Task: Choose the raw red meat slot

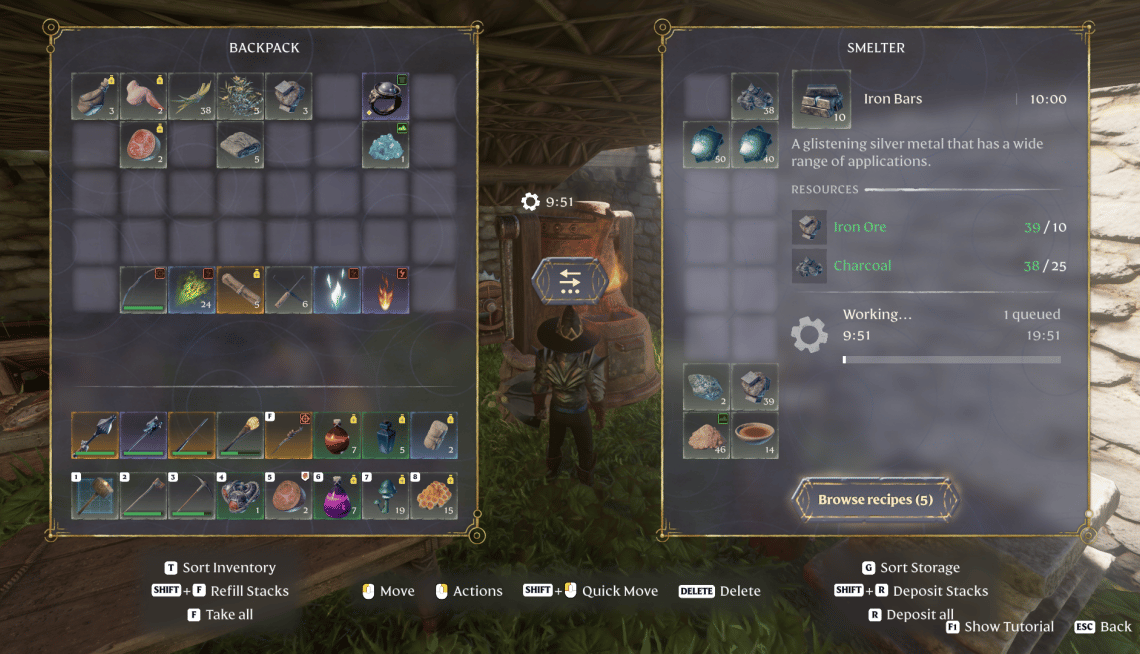Action: point(144,145)
